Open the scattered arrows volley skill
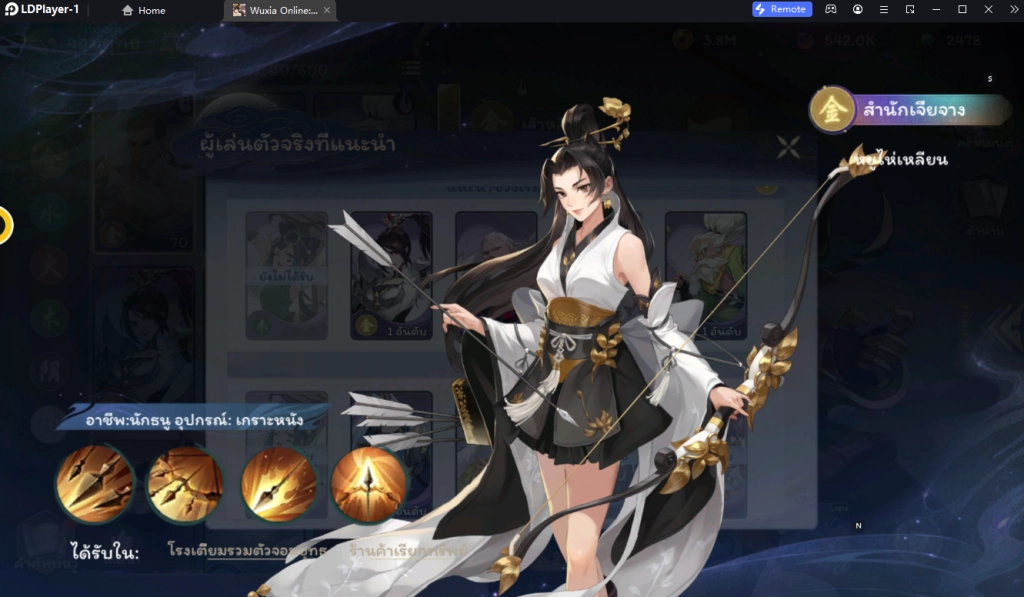The height and width of the screenshot is (597, 1024). pyautogui.click(x=185, y=484)
